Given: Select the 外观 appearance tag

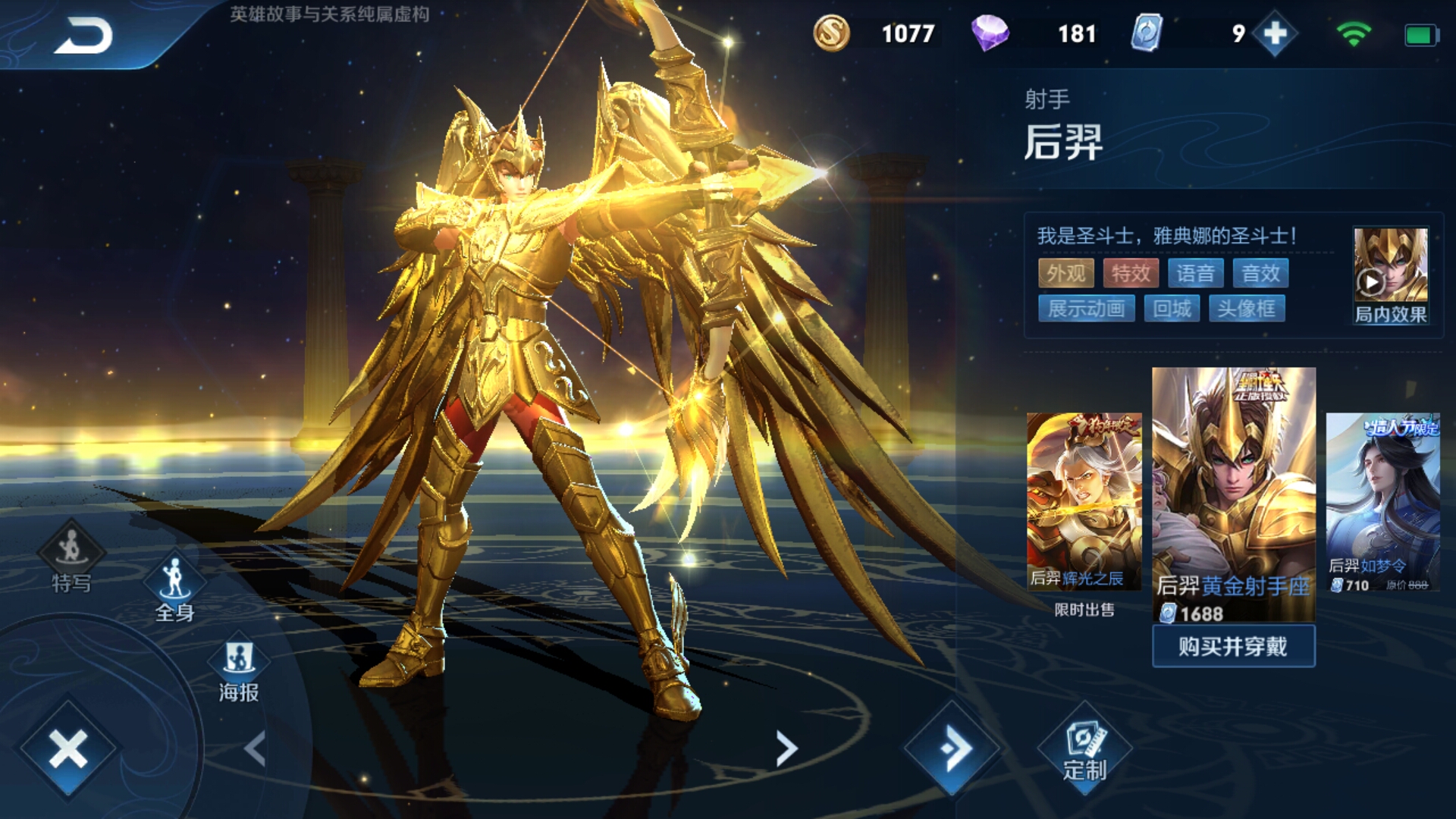Looking at the screenshot, I should click(x=1065, y=273).
